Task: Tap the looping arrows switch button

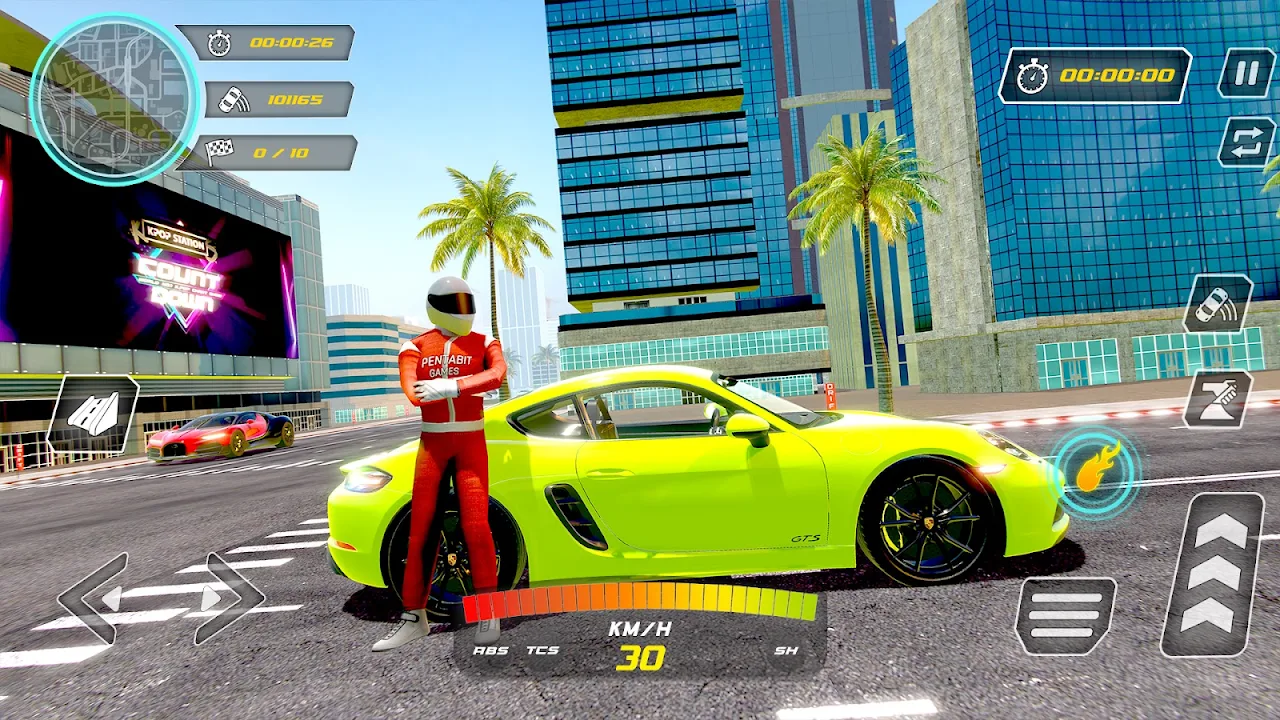Action: (x=1246, y=141)
